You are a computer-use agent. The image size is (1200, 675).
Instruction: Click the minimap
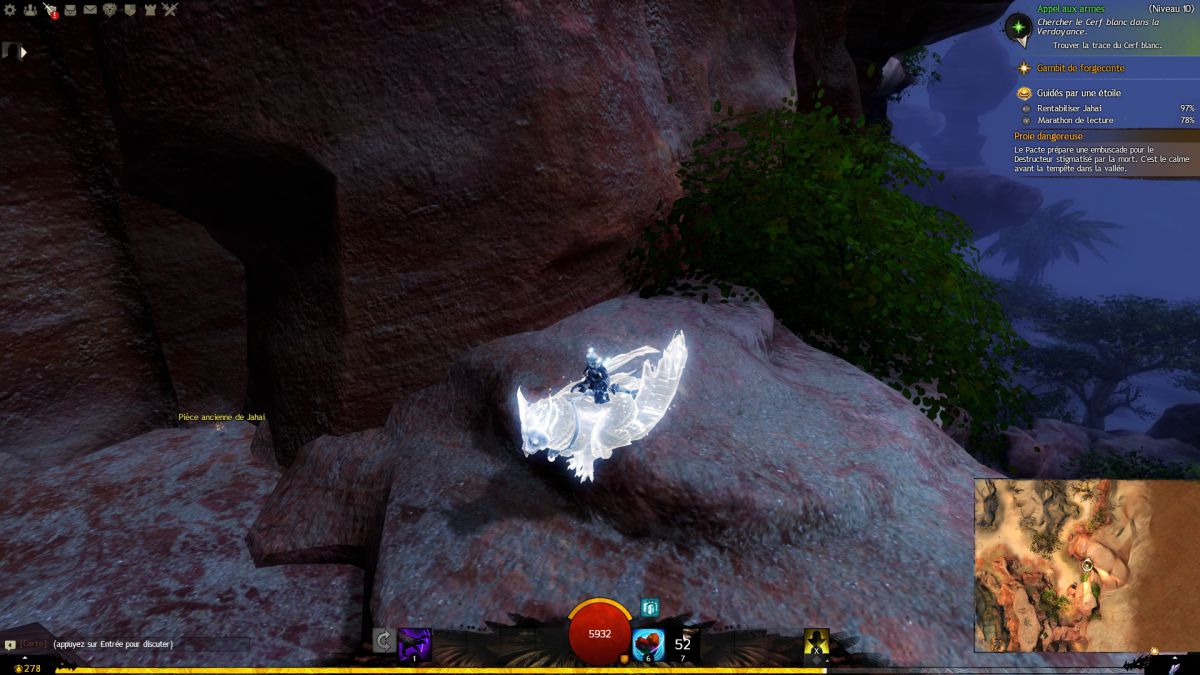(1087, 565)
